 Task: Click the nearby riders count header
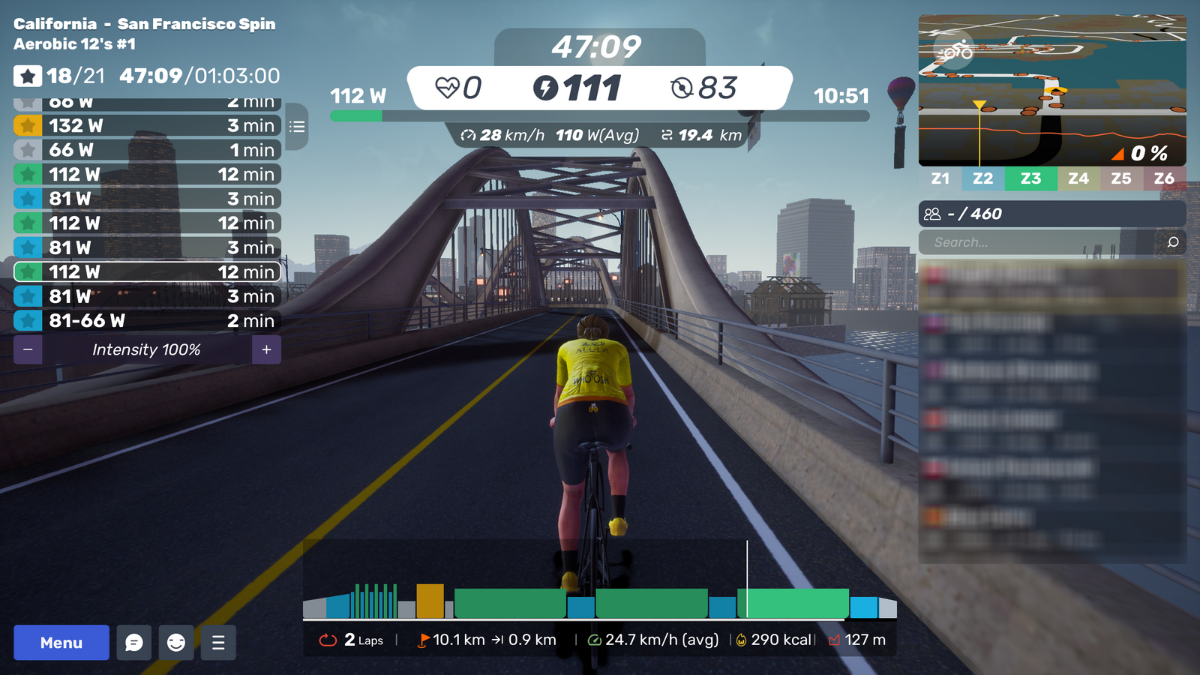pos(1052,214)
